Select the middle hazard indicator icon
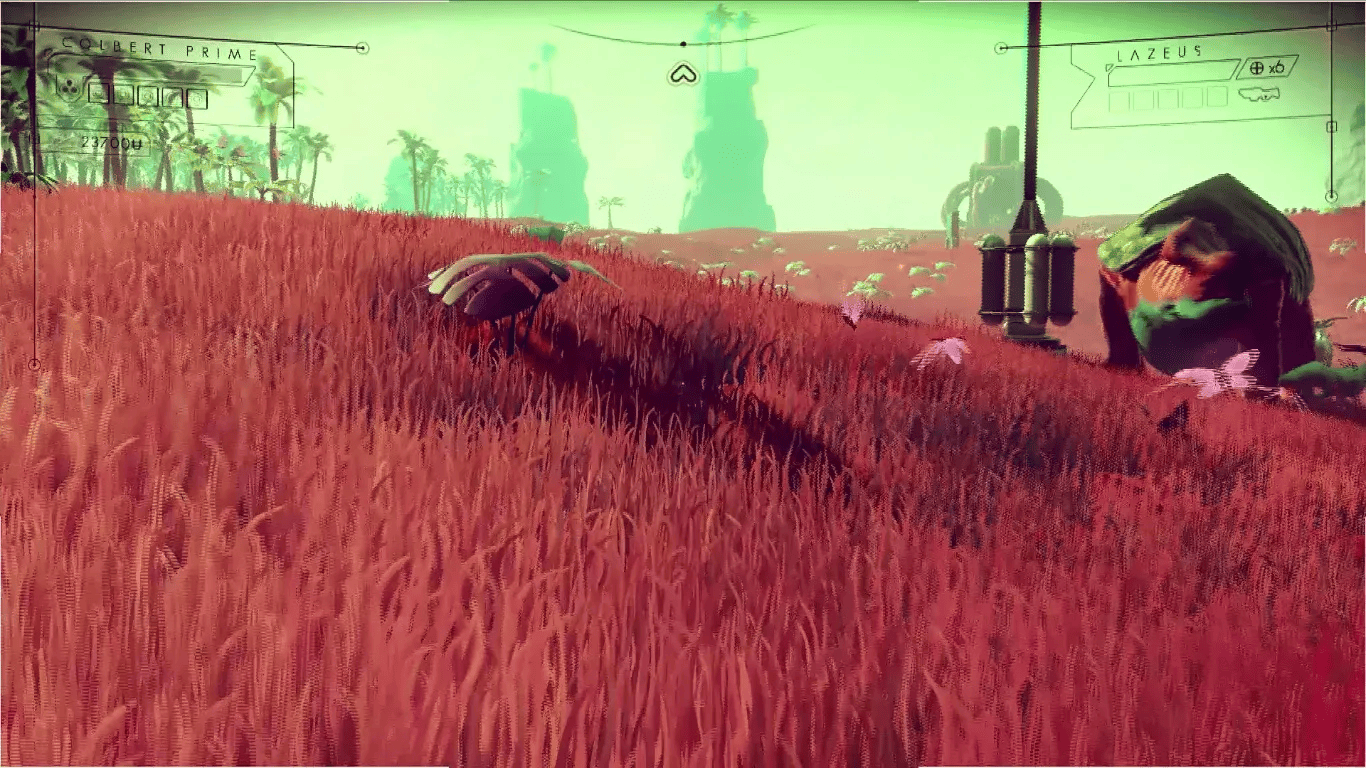This screenshot has height=768, width=1366. tap(149, 95)
